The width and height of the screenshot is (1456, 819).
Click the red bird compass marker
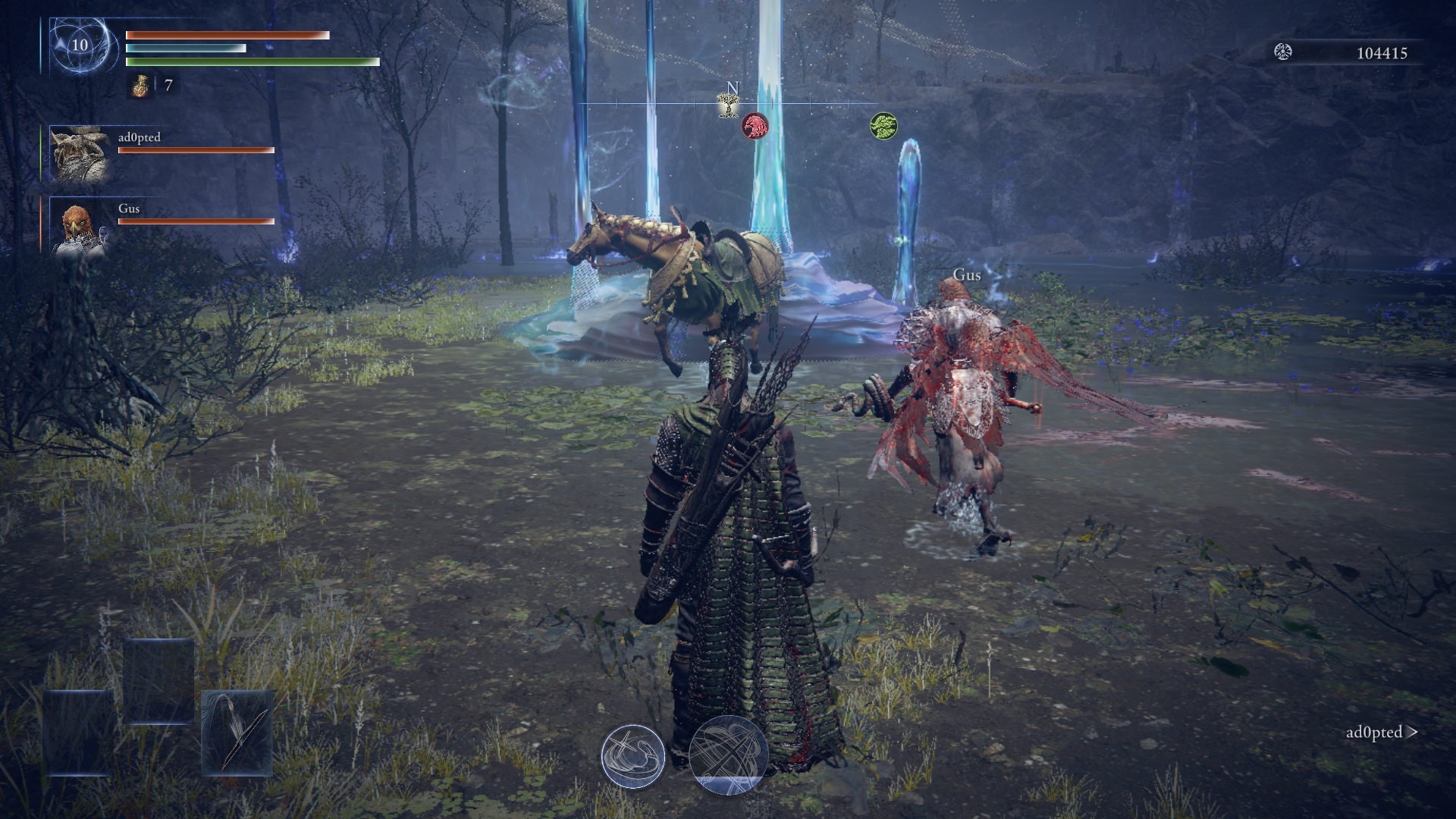point(755,125)
